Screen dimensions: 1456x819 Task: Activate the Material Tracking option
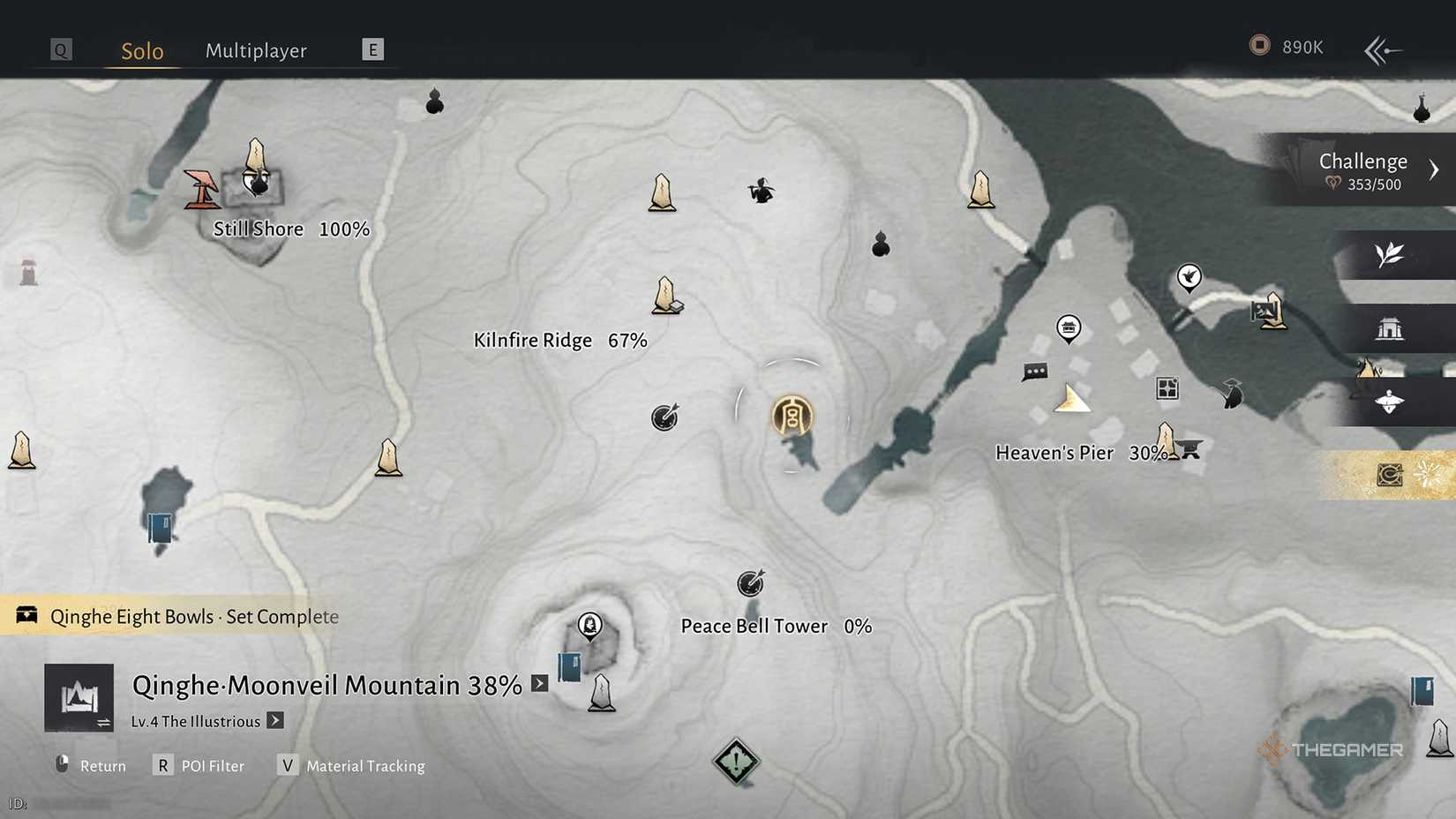364,766
